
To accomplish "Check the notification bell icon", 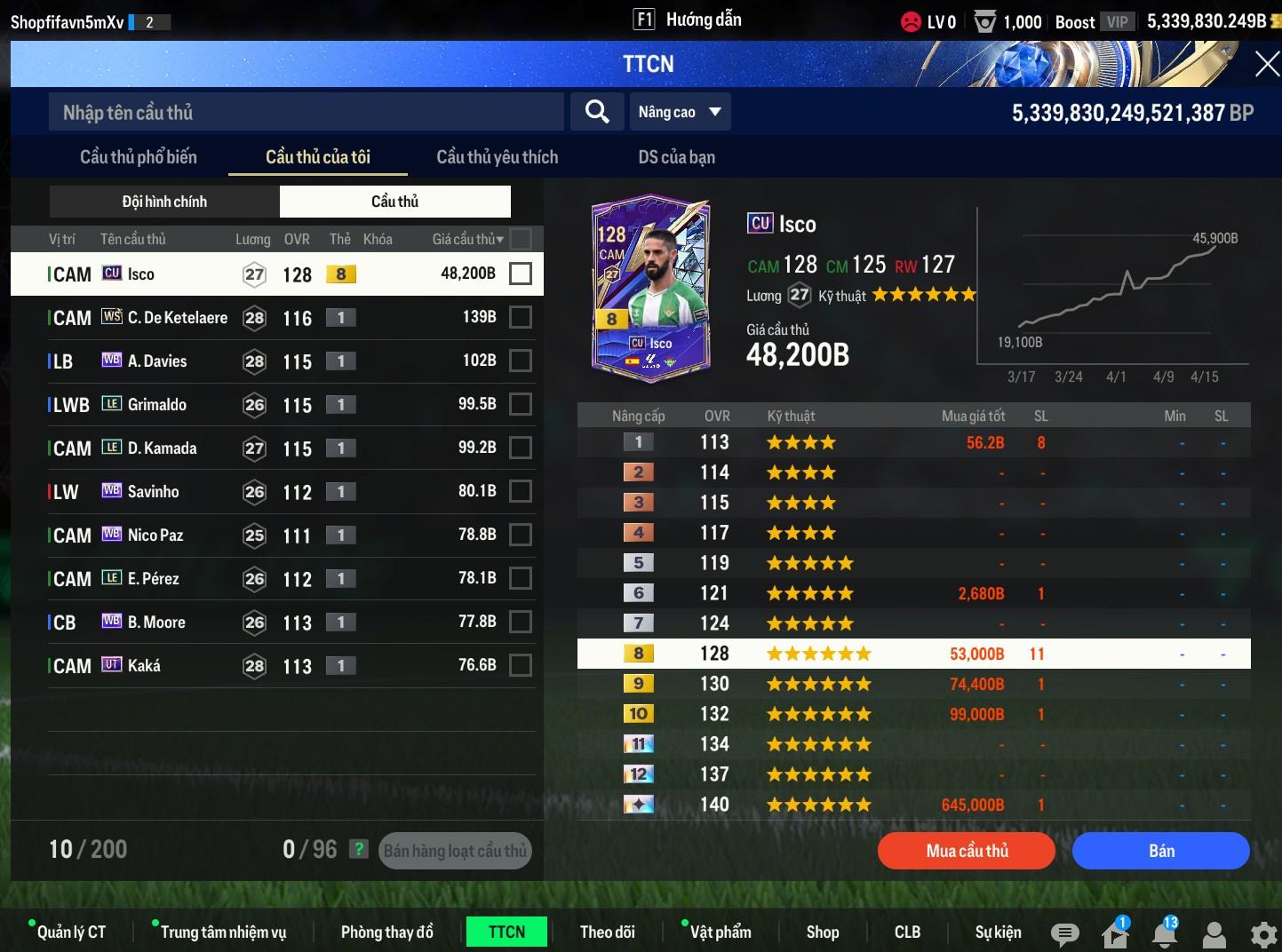I will tap(1165, 933).
